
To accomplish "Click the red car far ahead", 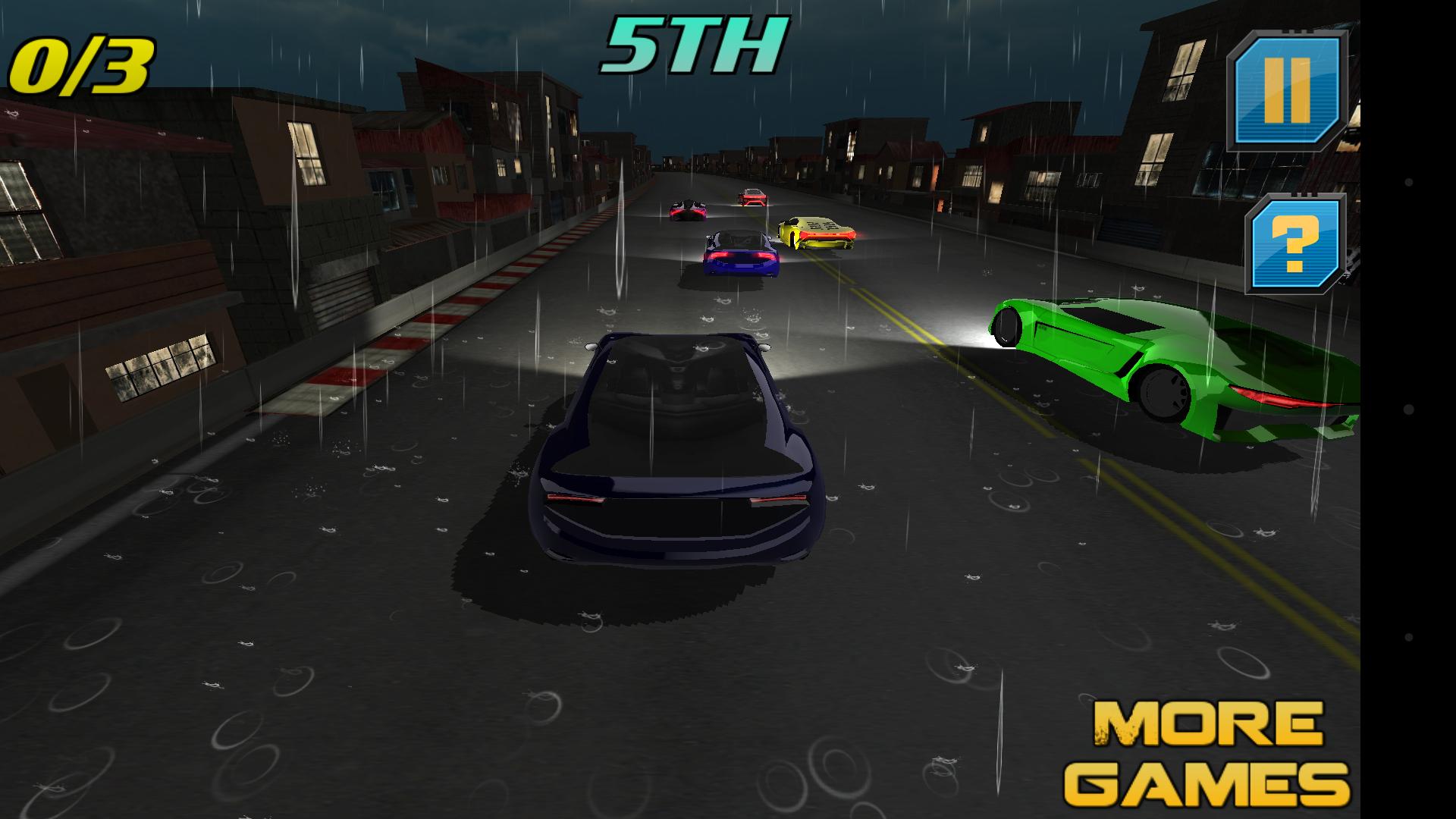I will click(752, 197).
